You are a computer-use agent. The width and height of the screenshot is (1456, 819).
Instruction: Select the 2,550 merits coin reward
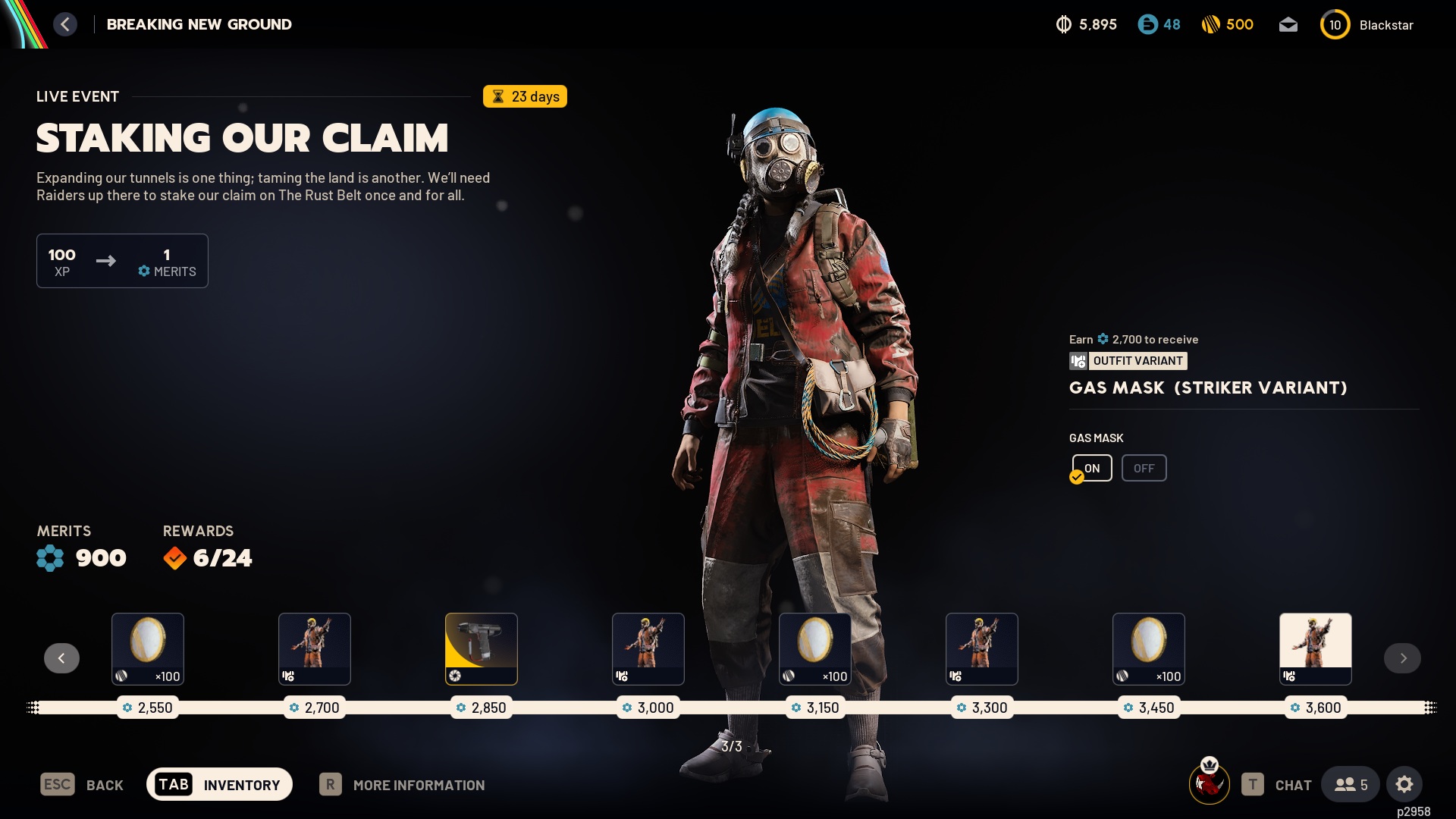(148, 648)
